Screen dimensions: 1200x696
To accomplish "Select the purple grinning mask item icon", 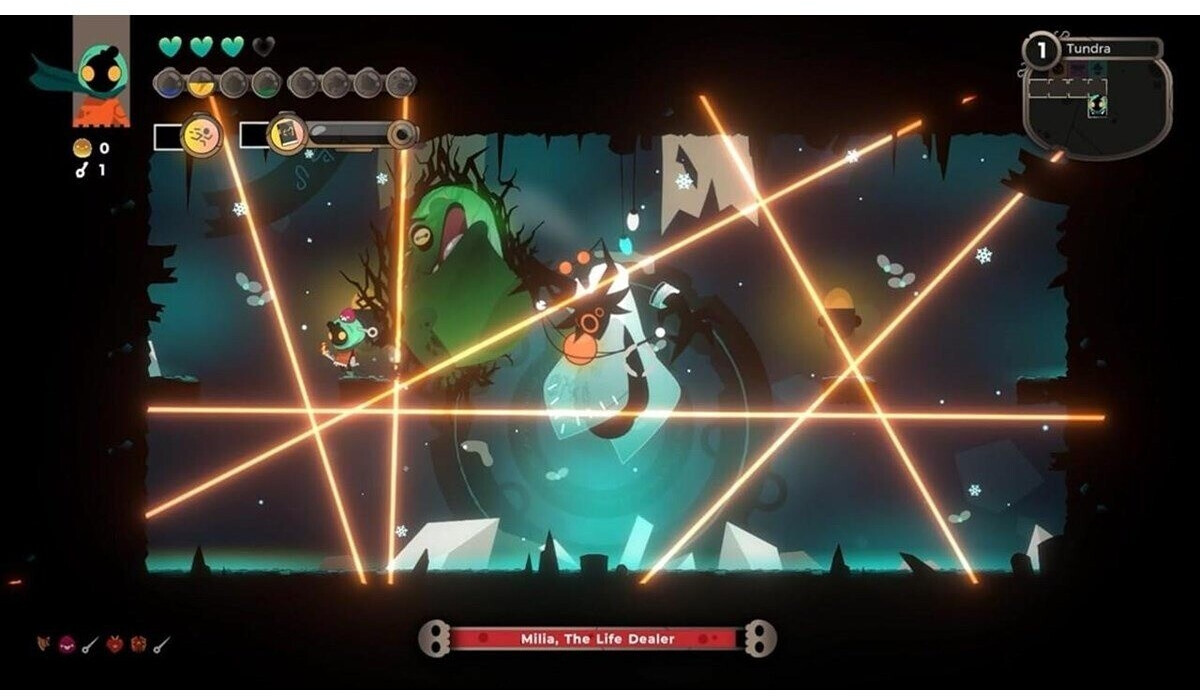I will coord(67,644).
